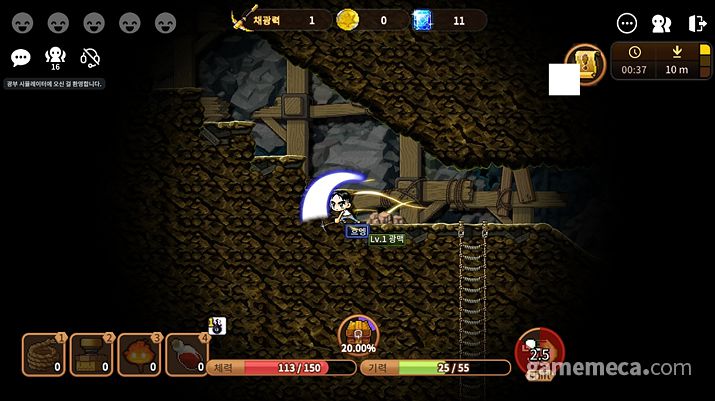Select the treasure chest item in slot 2
This screenshot has height=401, width=715.
point(91,354)
